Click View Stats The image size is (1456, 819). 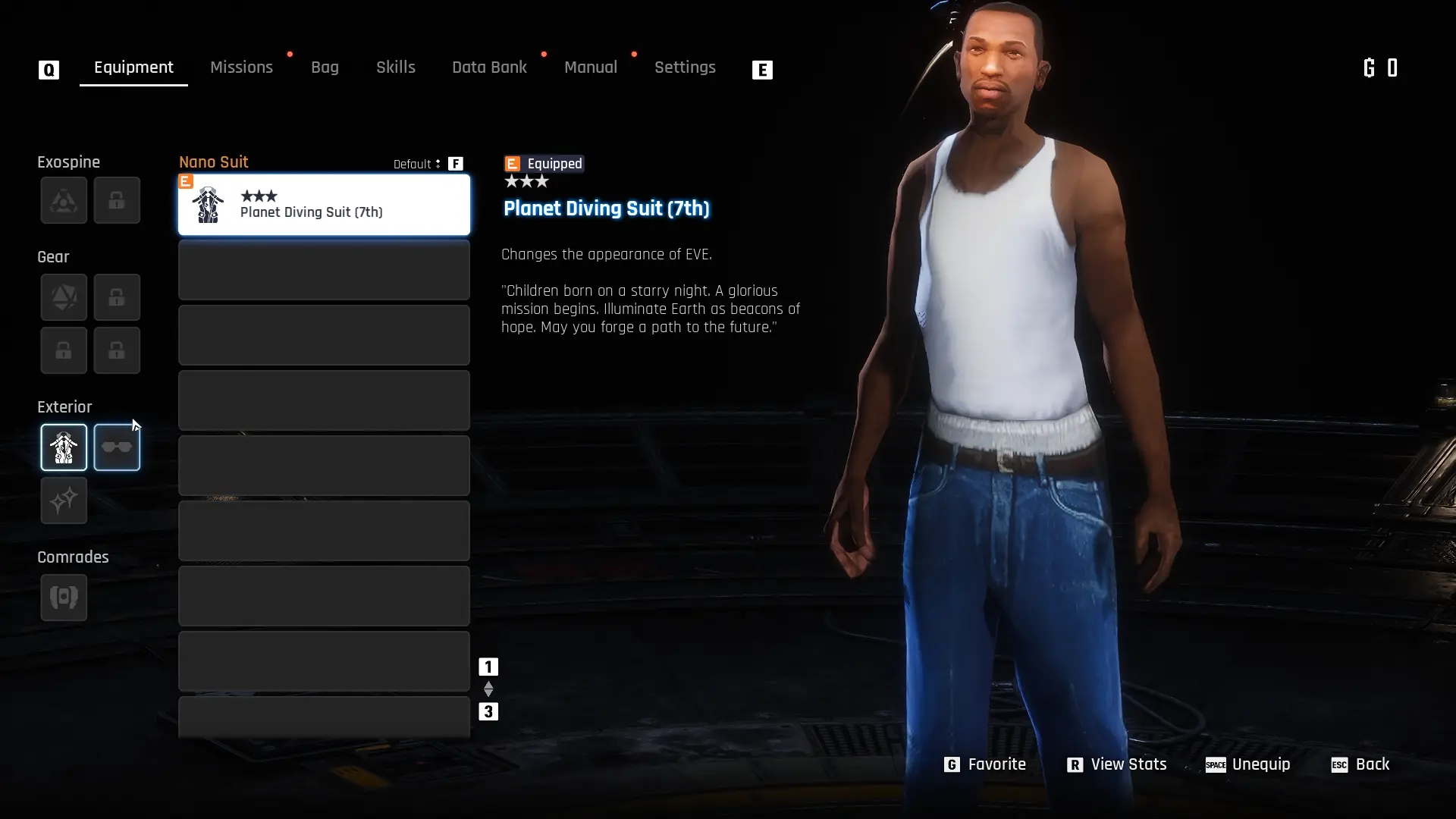tap(1117, 764)
